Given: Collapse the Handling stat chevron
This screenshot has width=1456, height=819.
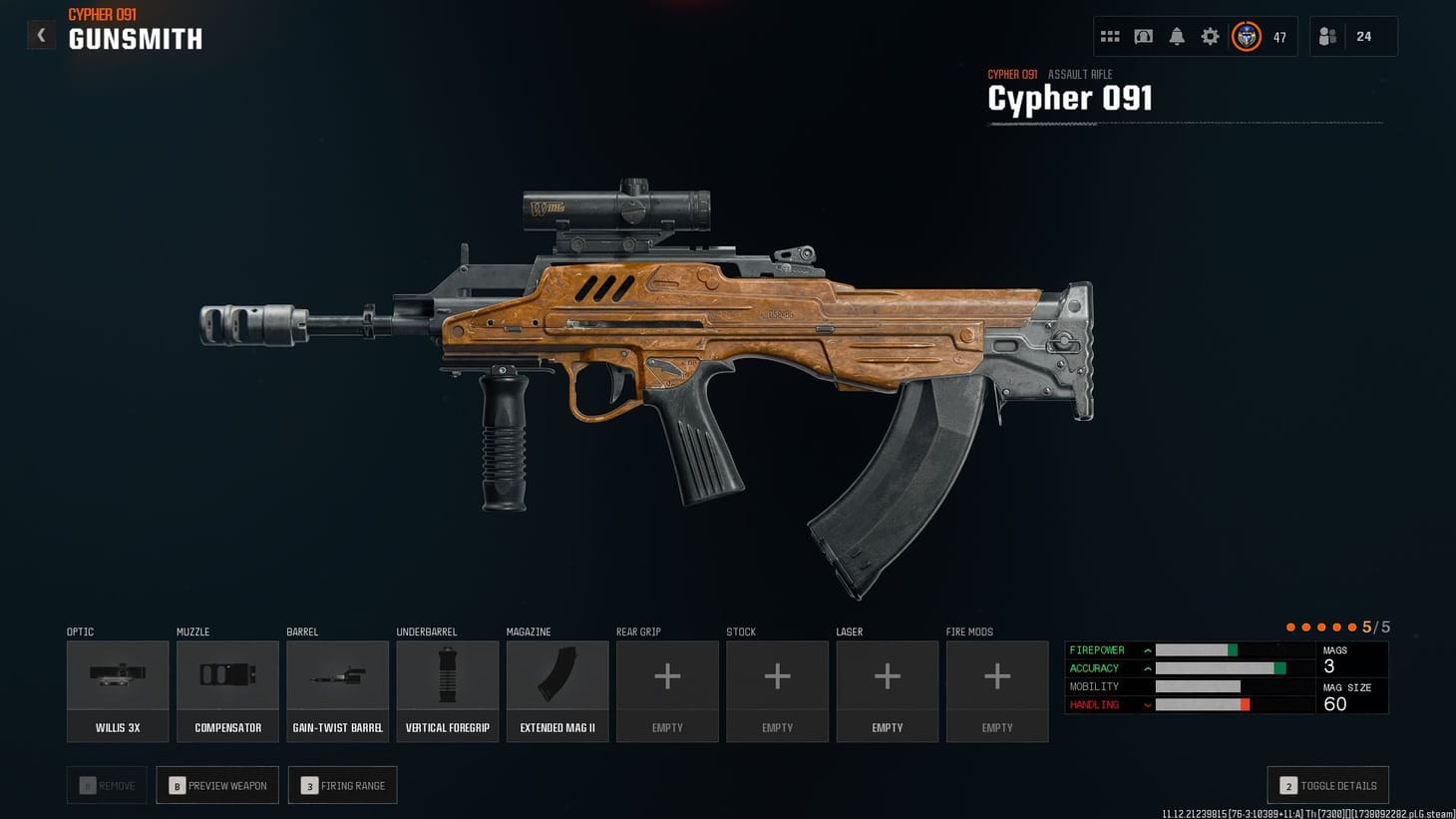Looking at the screenshot, I should [1149, 704].
